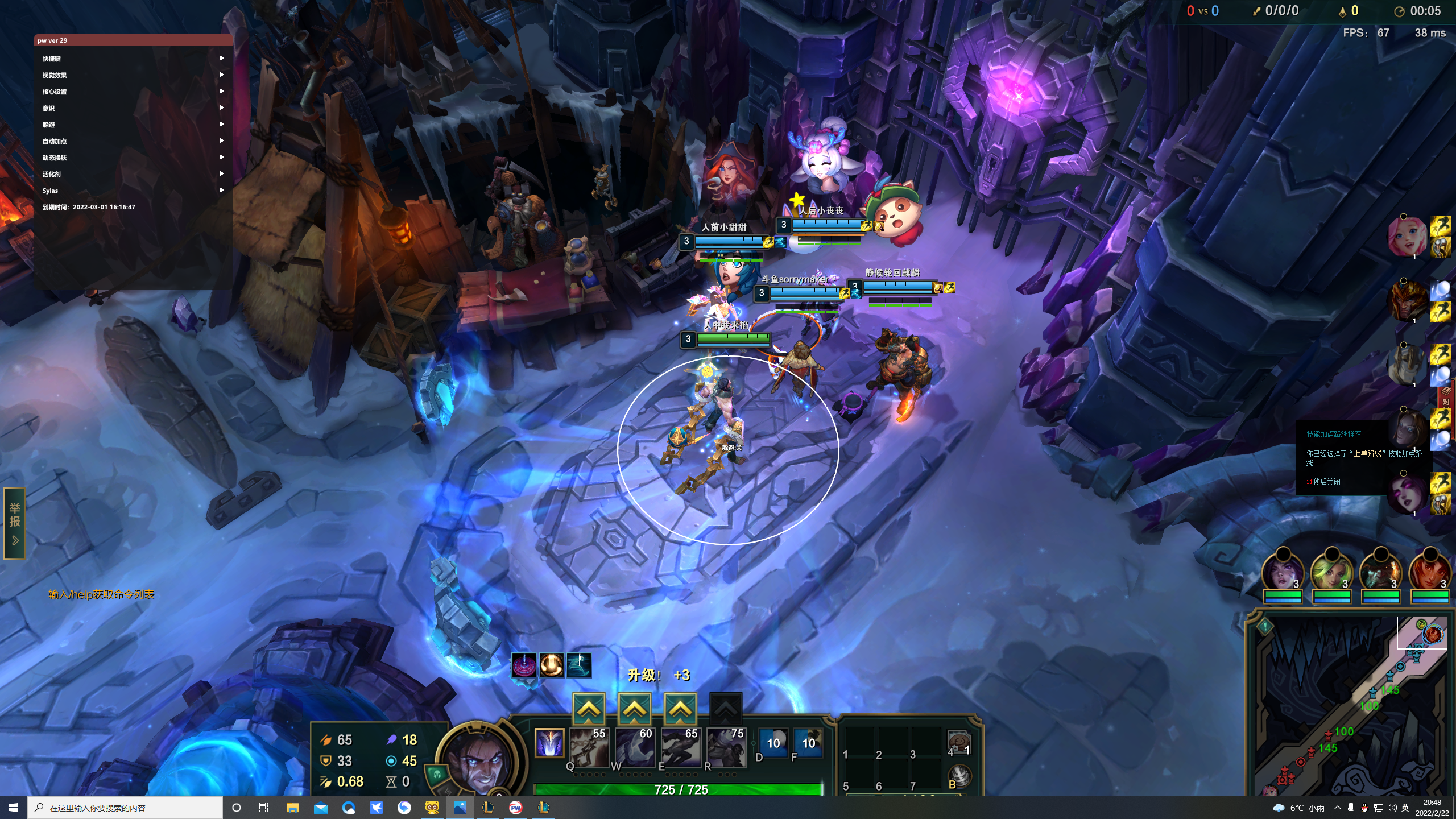Level up the E ability with its gold arrow
Image resolution: width=1456 pixels, height=819 pixels.
point(680,709)
